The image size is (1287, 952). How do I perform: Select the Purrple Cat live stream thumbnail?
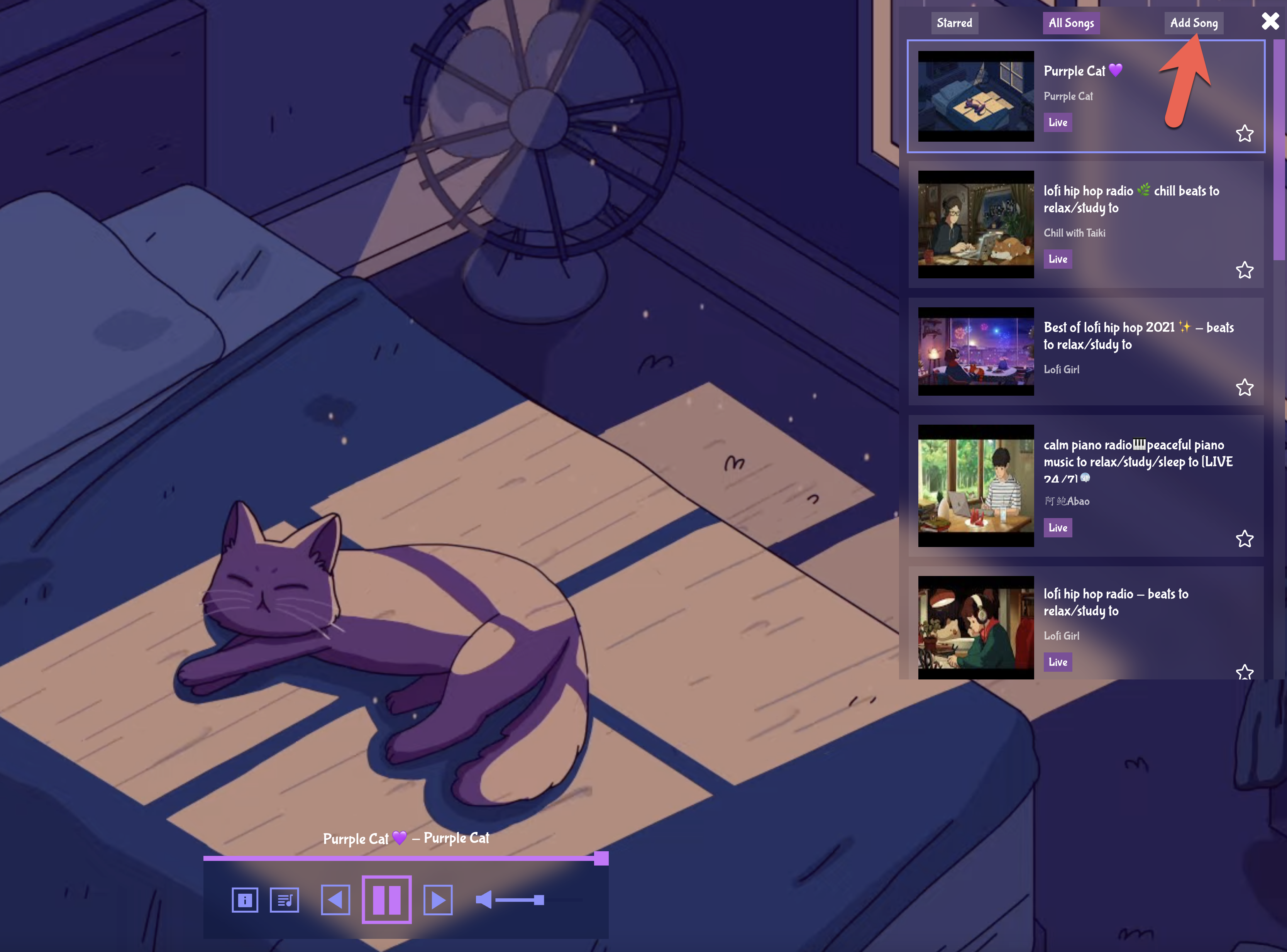pos(975,96)
